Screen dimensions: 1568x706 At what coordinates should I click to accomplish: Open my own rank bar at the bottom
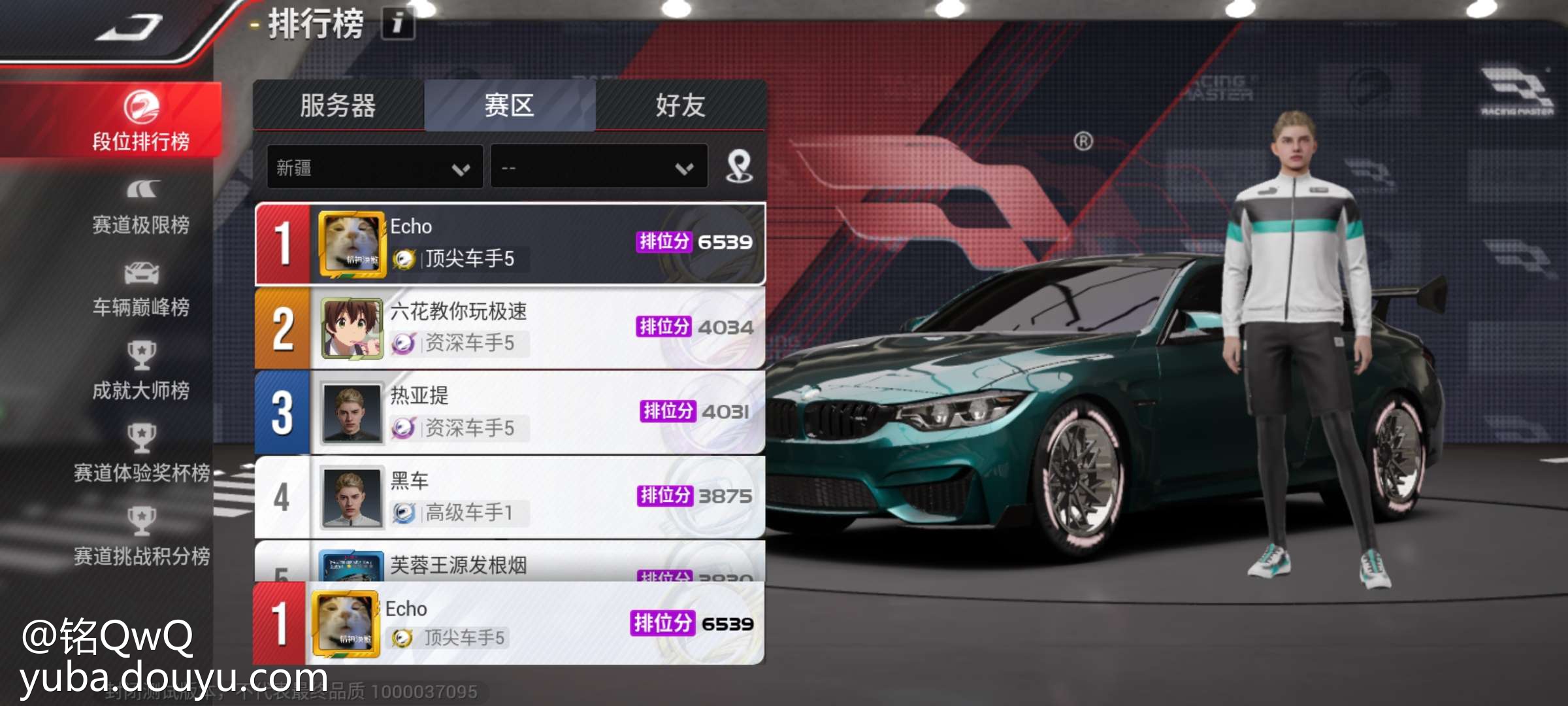(510, 624)
